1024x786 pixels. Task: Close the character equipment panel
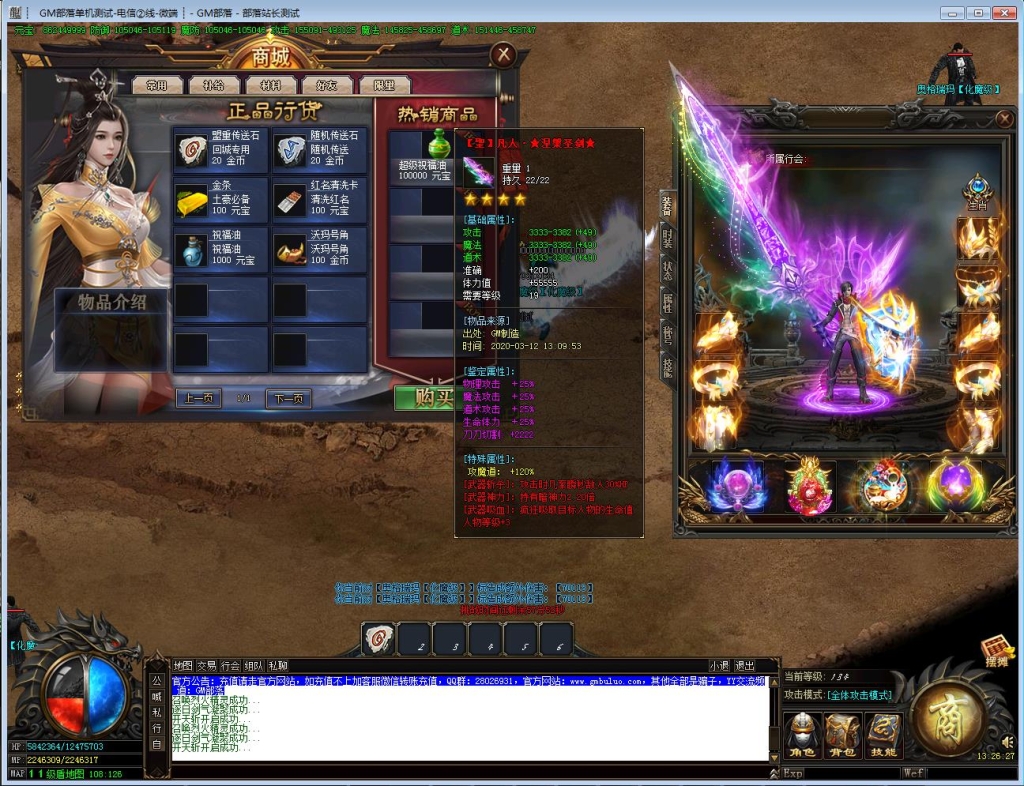pos(1005,119)
